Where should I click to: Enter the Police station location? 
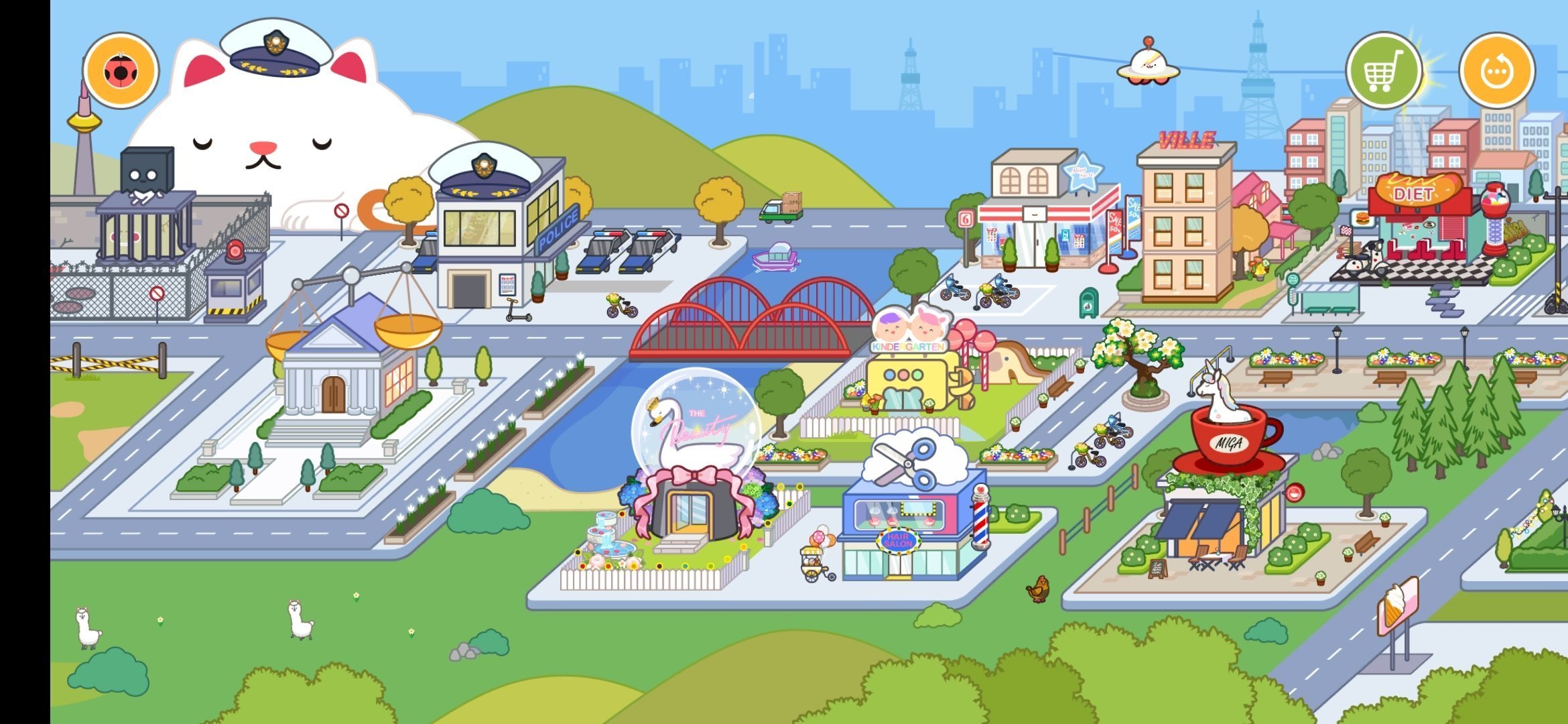(x=499, y=235)
